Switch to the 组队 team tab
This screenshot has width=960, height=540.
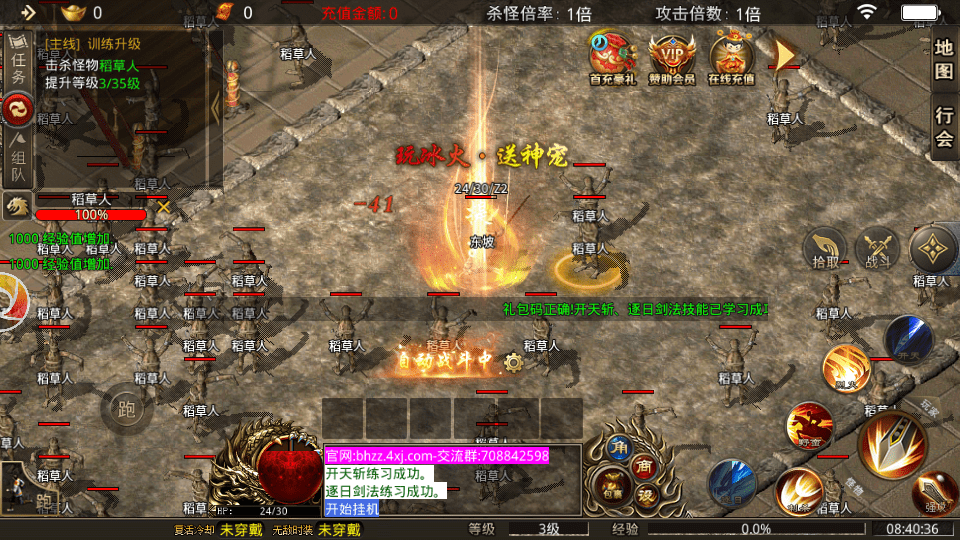[18, 160]
